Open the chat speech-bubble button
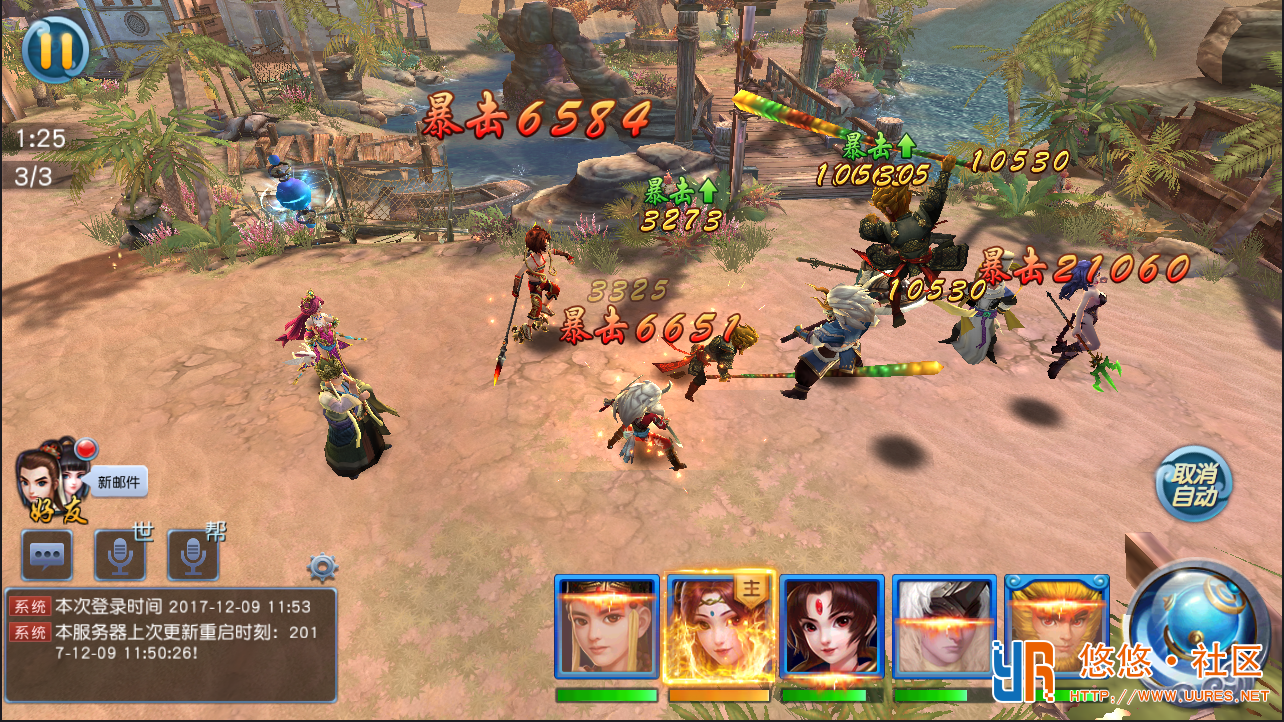The height and width of the screenshot is (722, 1284). pyautogui.click(x=47, y=556)
